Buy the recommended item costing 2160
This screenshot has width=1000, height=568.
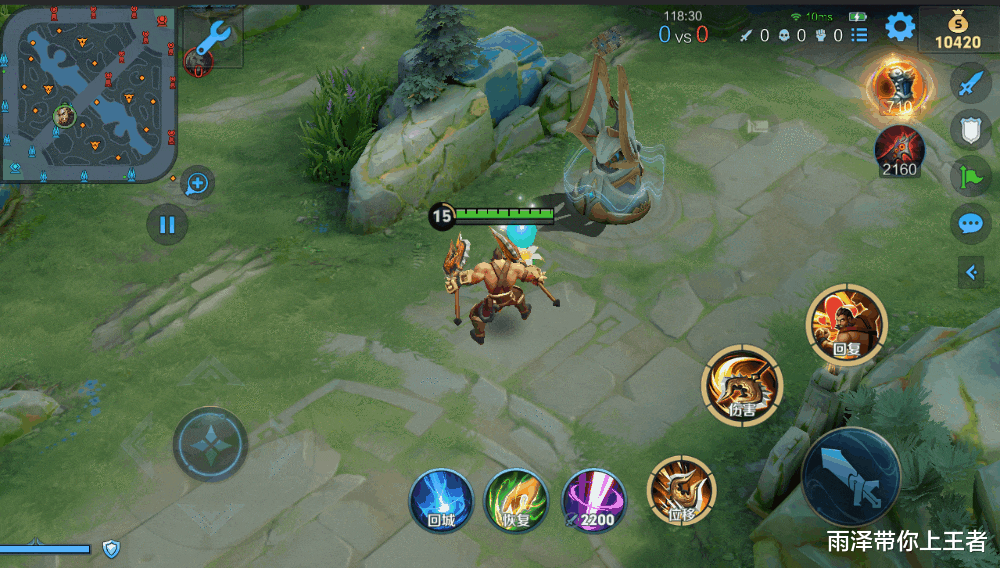coord(899,152)
